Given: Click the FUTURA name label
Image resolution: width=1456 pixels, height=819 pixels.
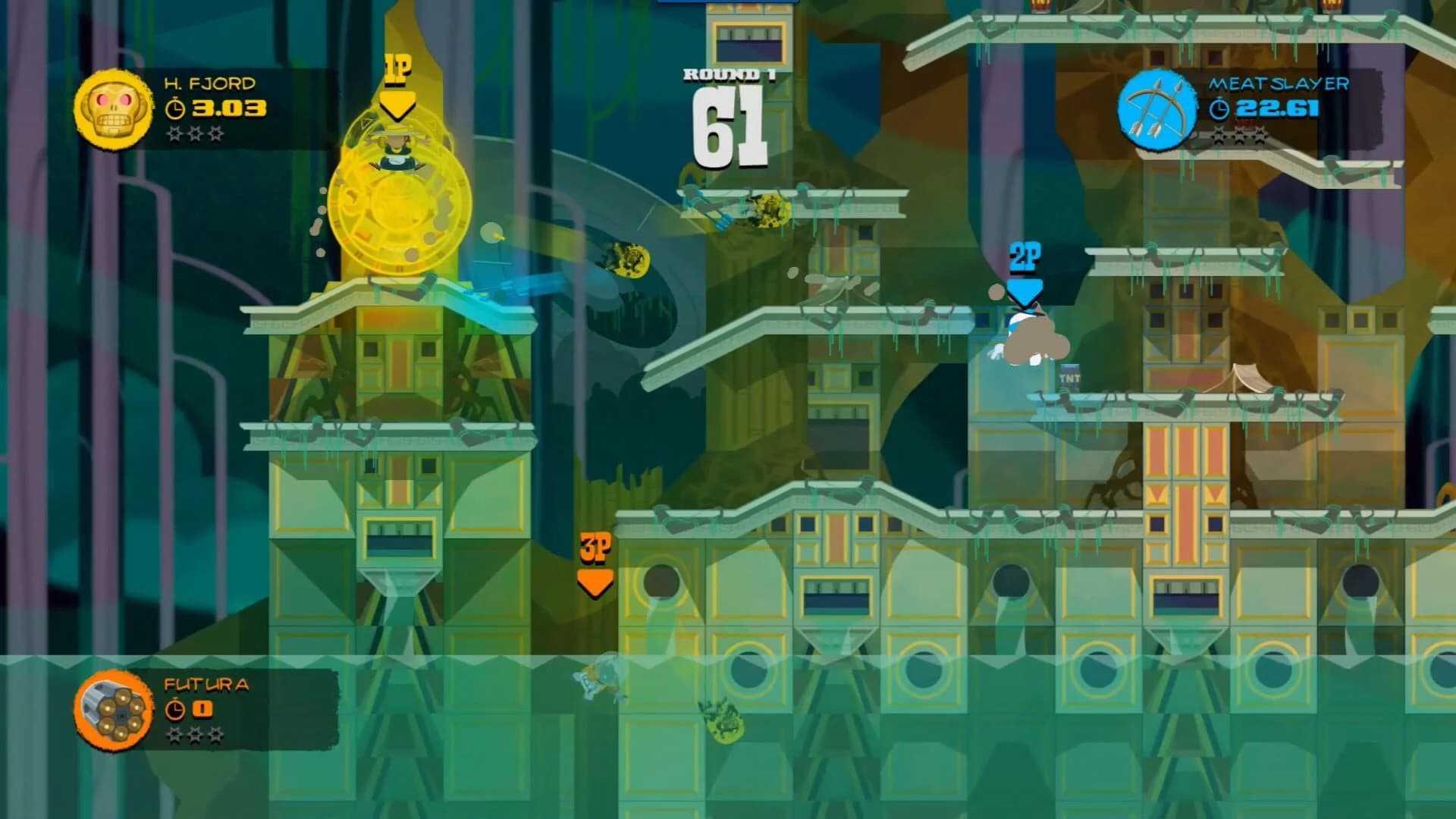Looking at the screenshot, I should pos(206,684).
